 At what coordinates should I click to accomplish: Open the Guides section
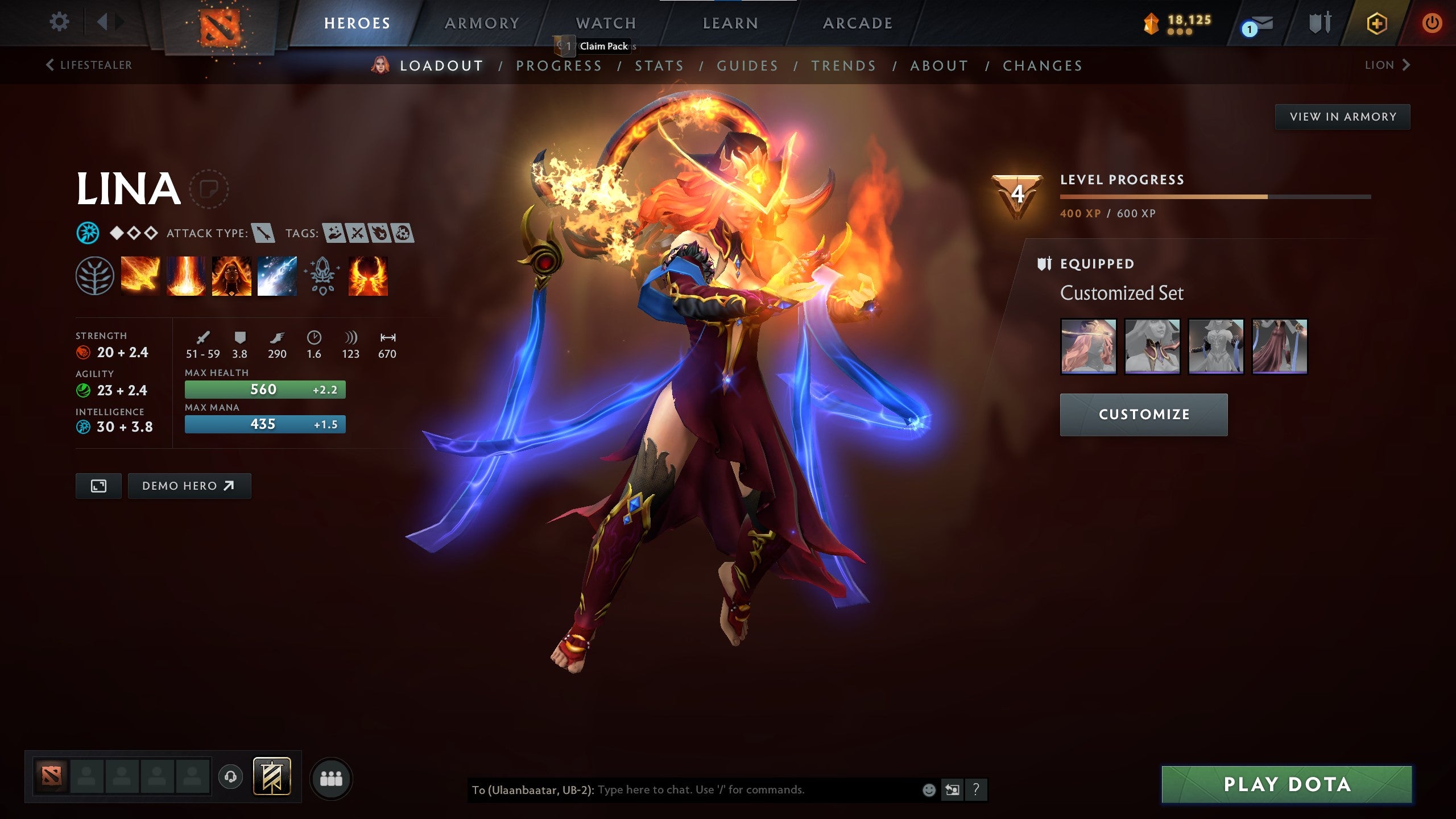747,66
